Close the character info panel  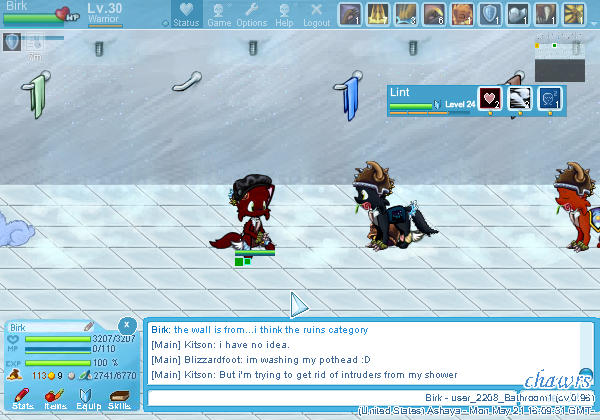coord(127,325)
